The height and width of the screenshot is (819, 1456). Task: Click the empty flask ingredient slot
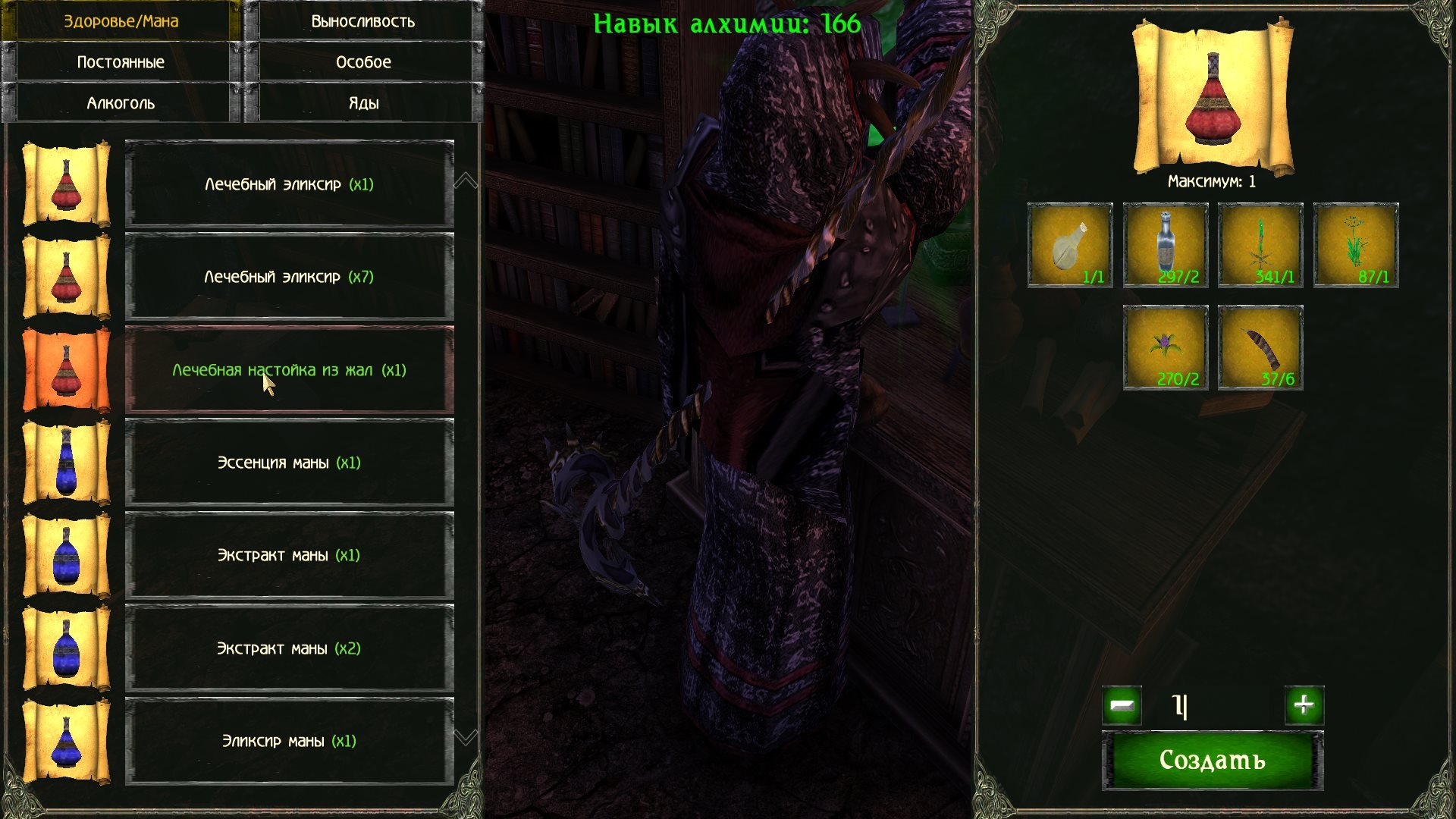[1070, 245]
